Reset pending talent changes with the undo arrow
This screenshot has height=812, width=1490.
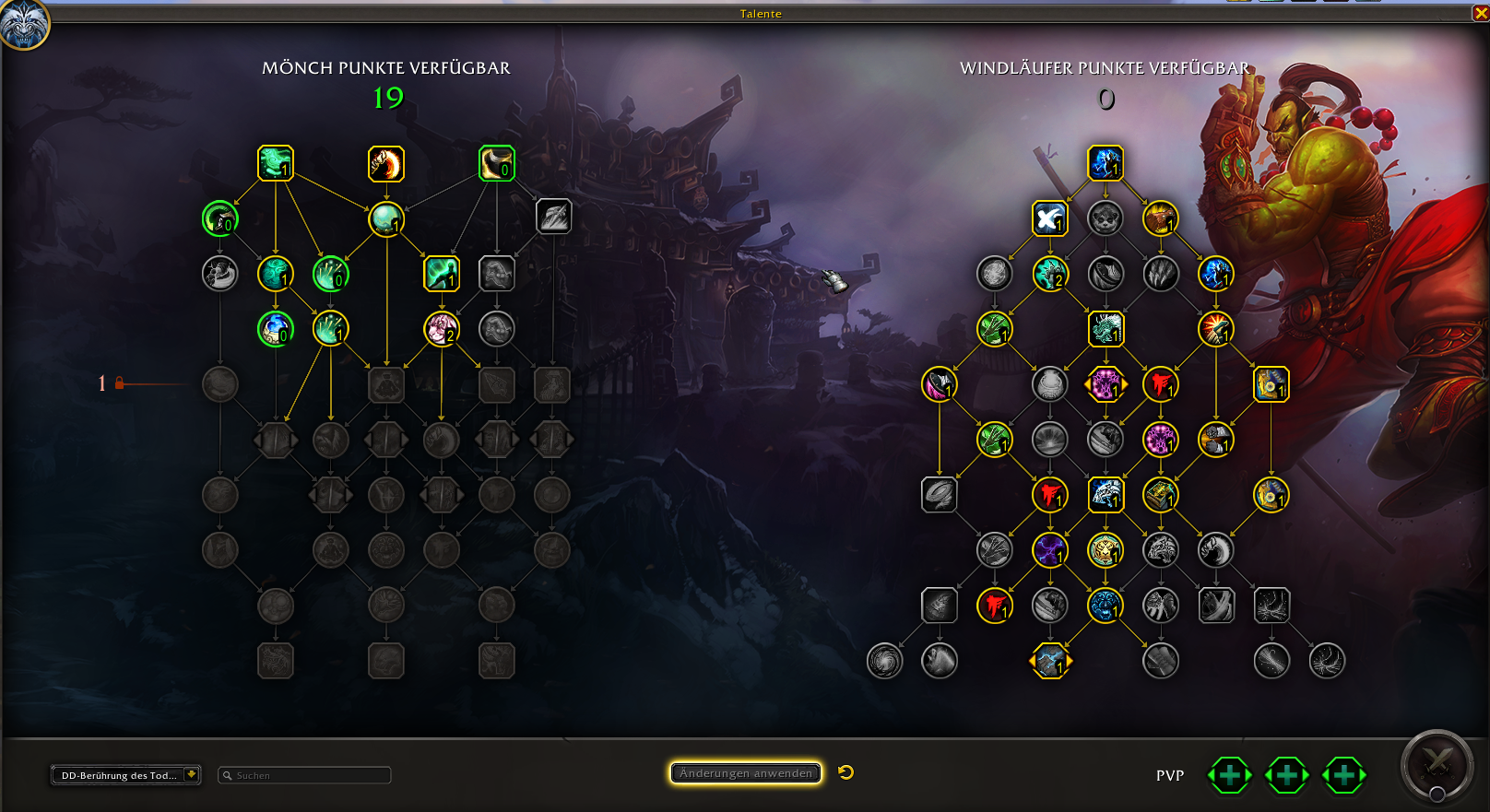pos(846,772)
